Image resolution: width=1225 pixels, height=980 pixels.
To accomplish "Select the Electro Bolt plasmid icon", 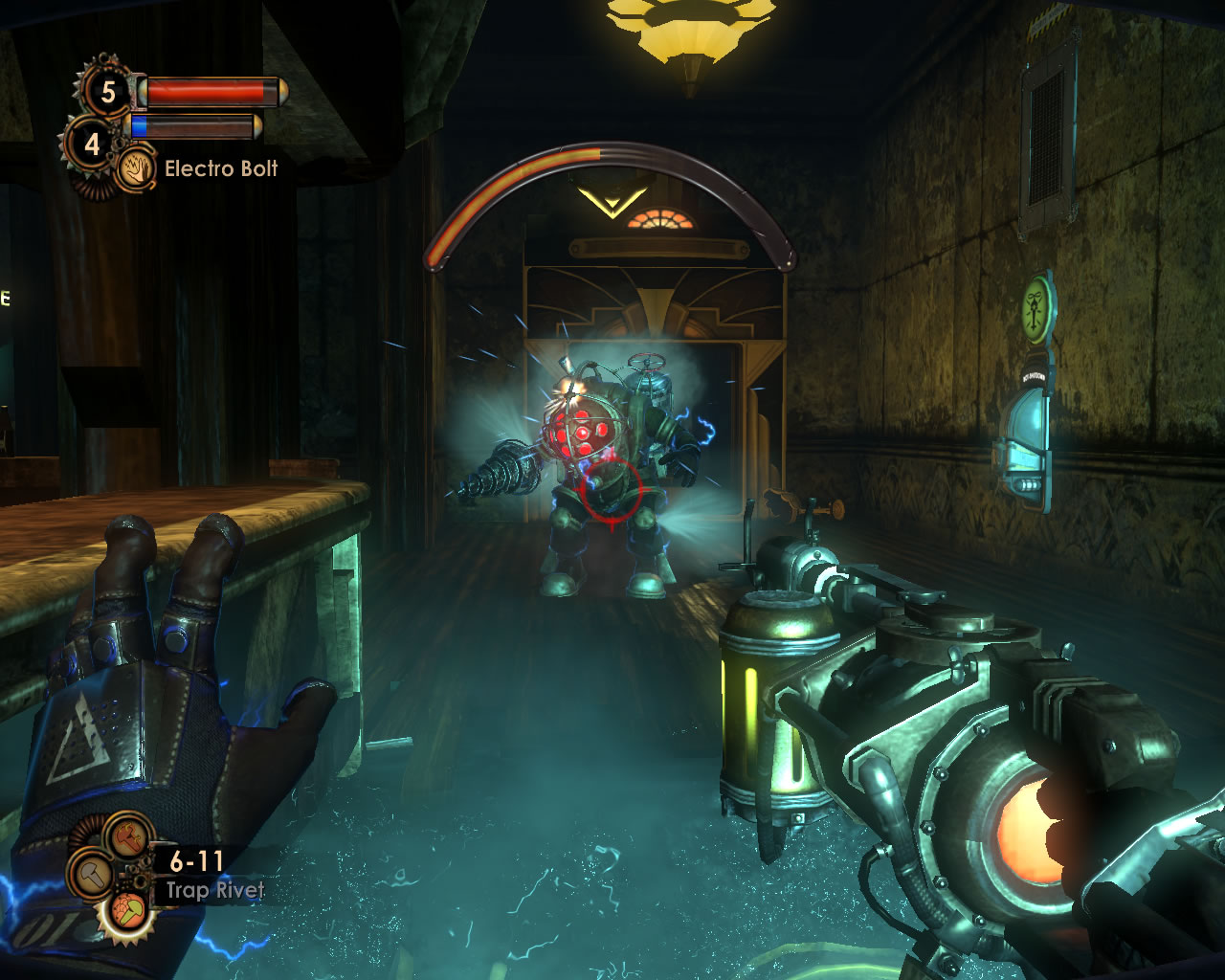I will tap(135, 169).
